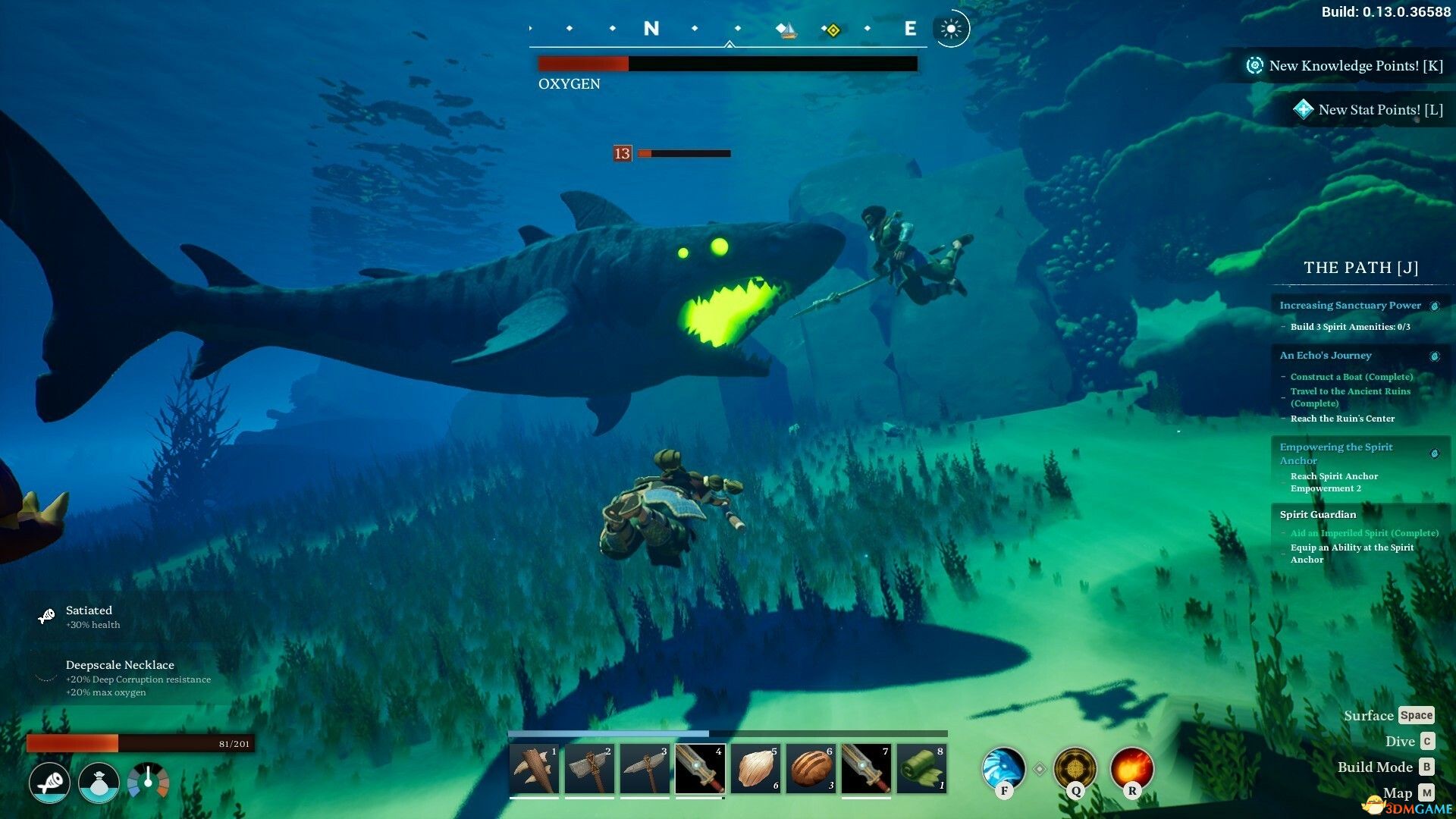Equip the axe in hotbar slot 2
1456x819 pixels.
589,768
